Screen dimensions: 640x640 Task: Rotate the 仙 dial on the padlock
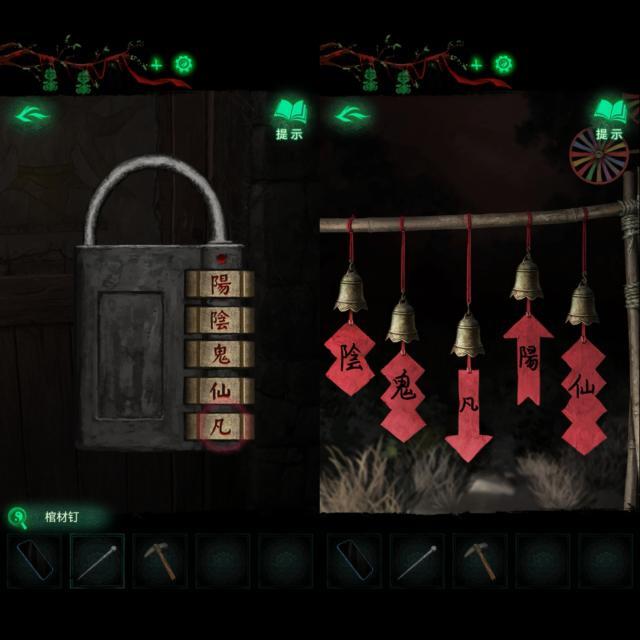coord(220,391)
